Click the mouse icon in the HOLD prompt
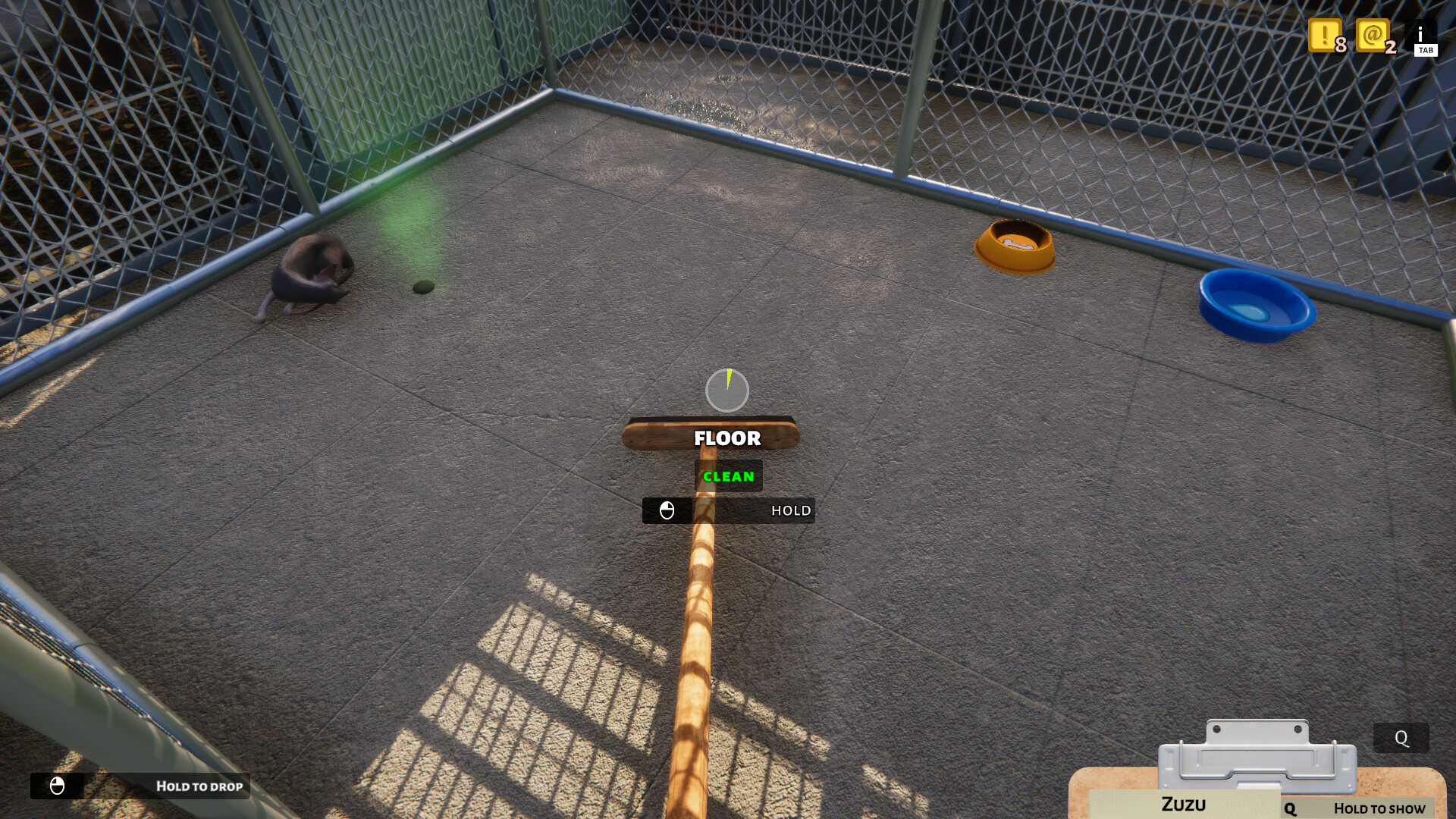 click(x=667, y=510)
